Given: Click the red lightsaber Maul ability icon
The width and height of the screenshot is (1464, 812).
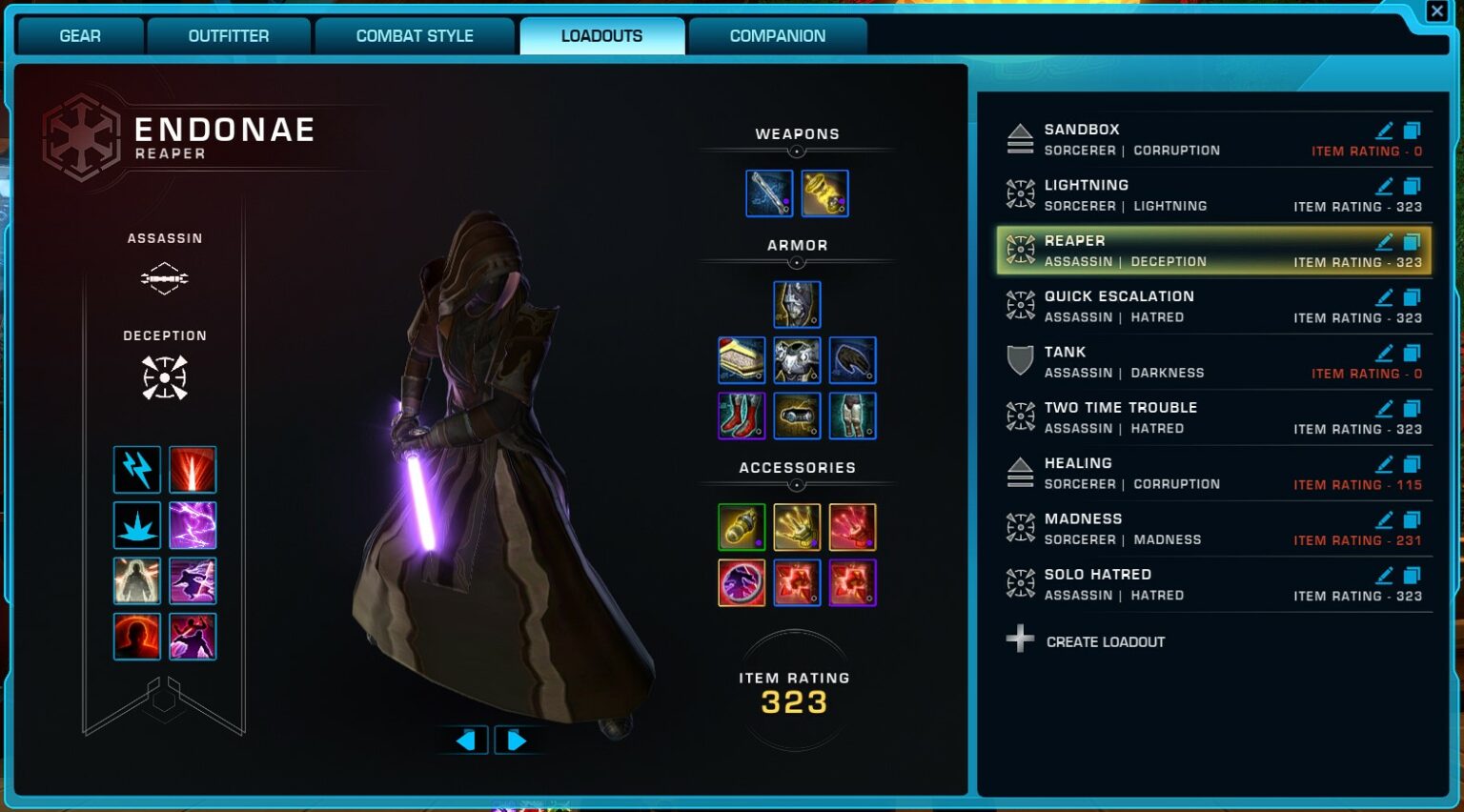Looking at the screenshot, I should click(193, 469).
